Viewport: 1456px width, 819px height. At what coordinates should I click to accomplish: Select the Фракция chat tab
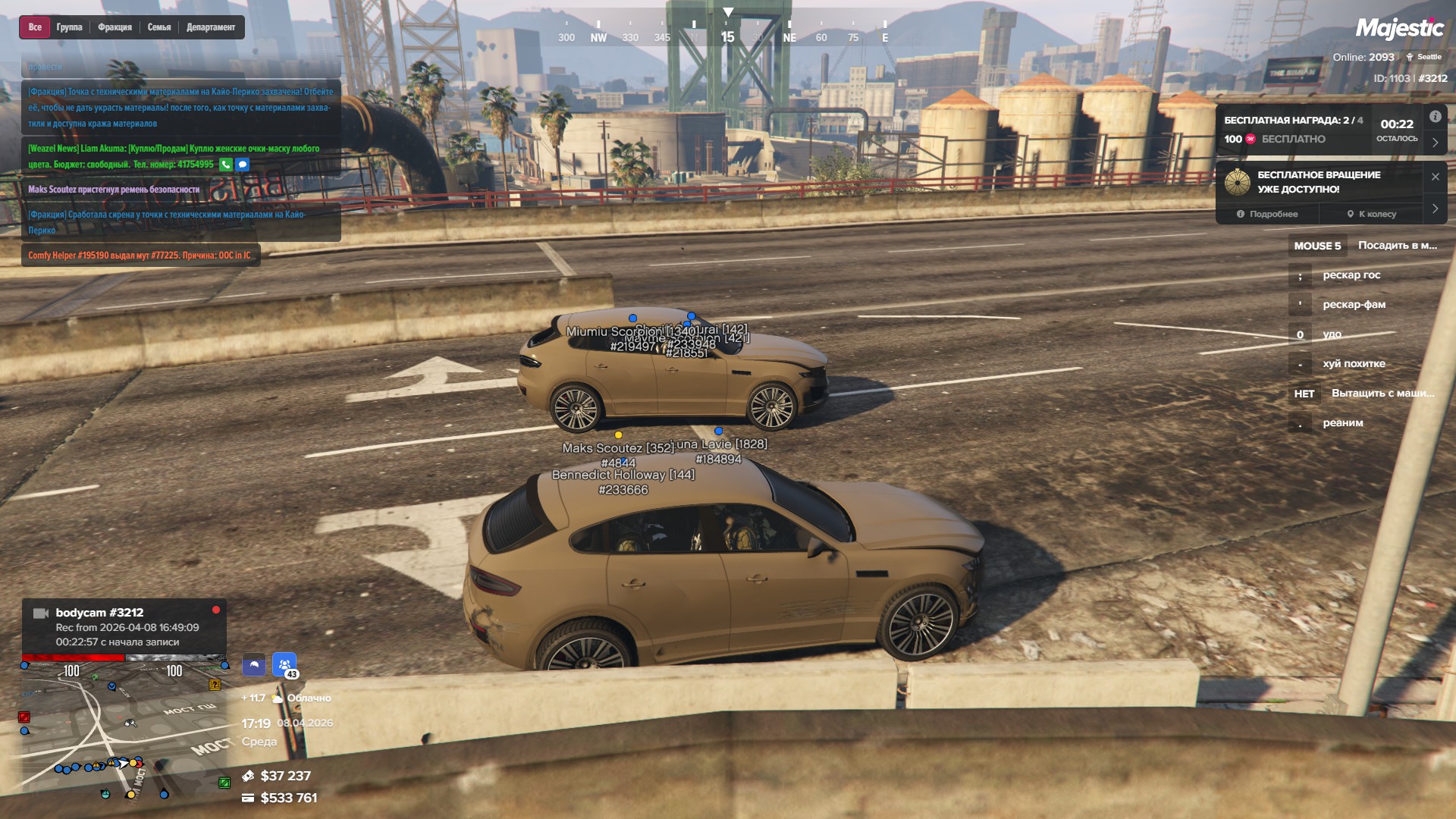coord(115,27)
